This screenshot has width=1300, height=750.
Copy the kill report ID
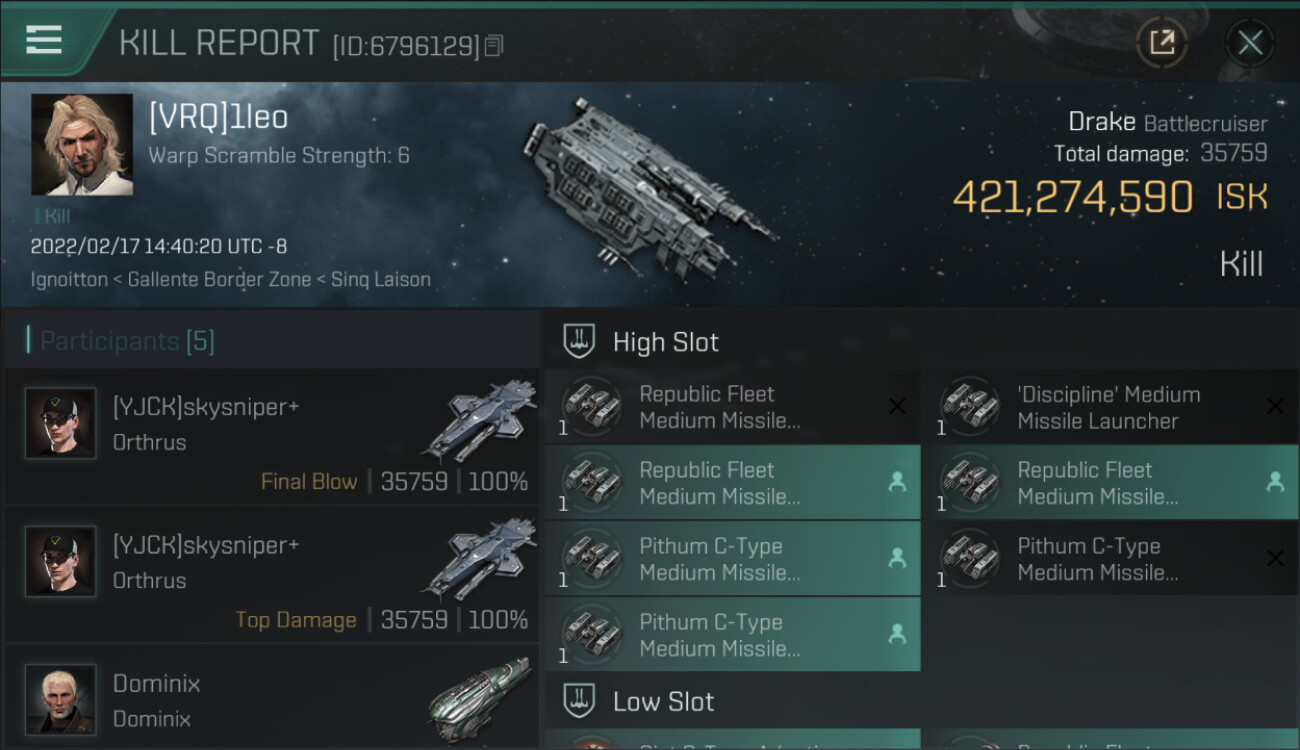(494, 46)
